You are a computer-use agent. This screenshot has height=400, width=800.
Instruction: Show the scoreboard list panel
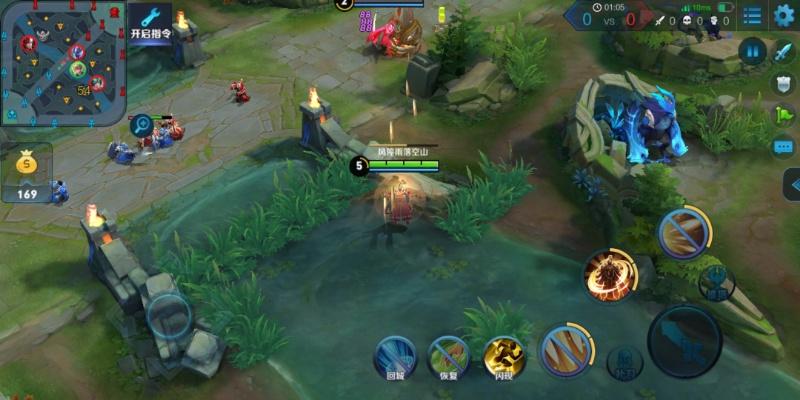click(x=753, y=15)
